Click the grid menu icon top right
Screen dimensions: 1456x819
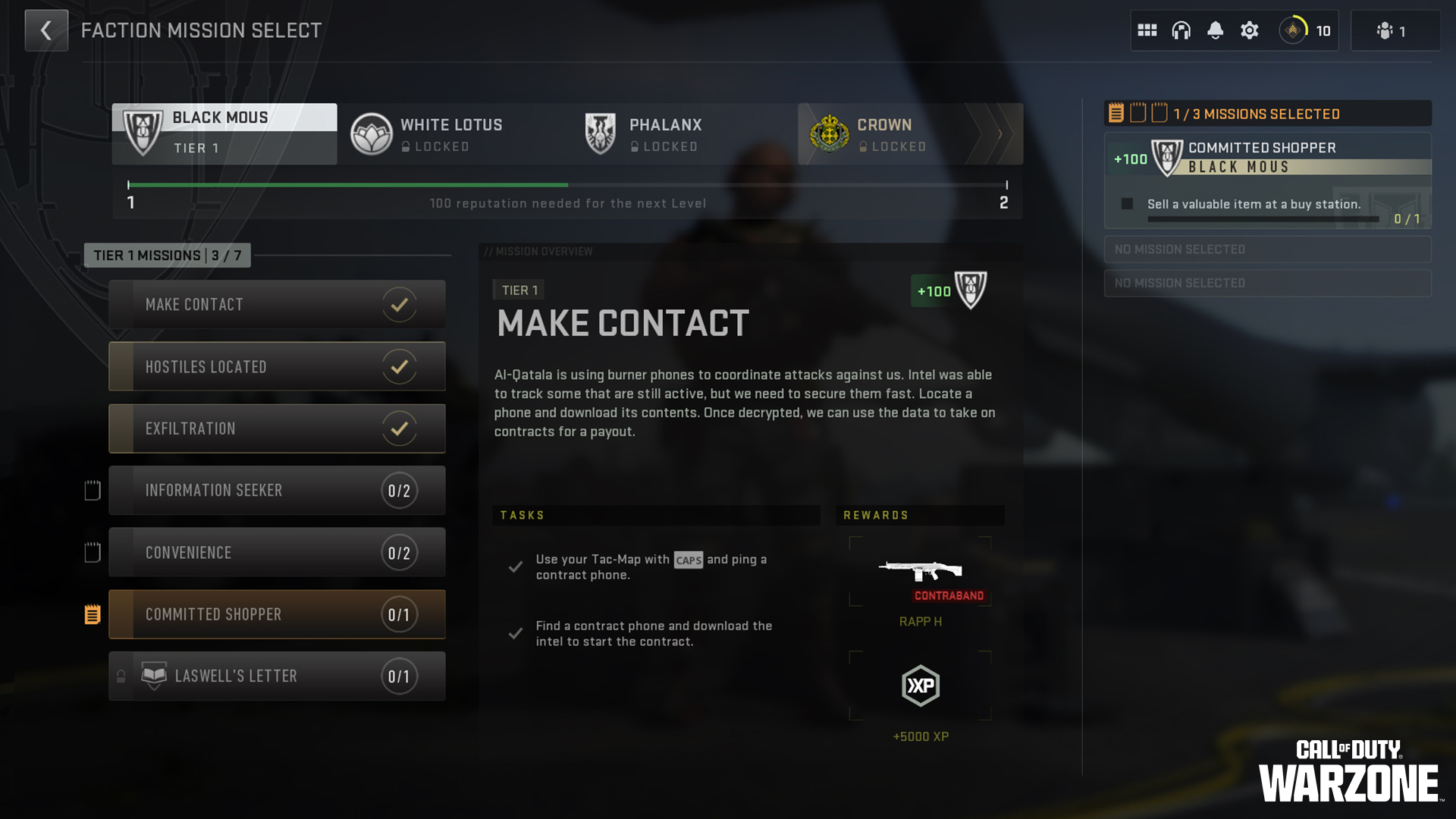pyautogui.click(x=1147, y=30)
